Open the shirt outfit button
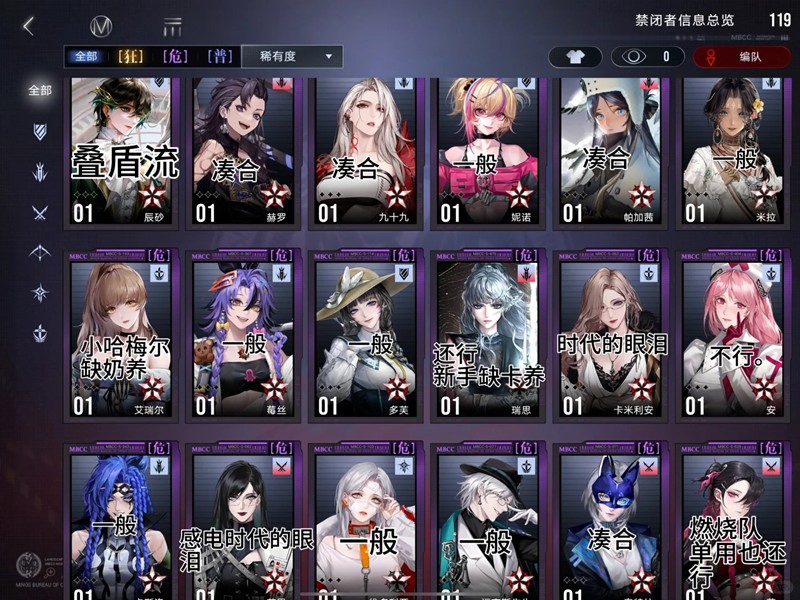This screenshot has height=600, width=800. click(x=575, y=57)
